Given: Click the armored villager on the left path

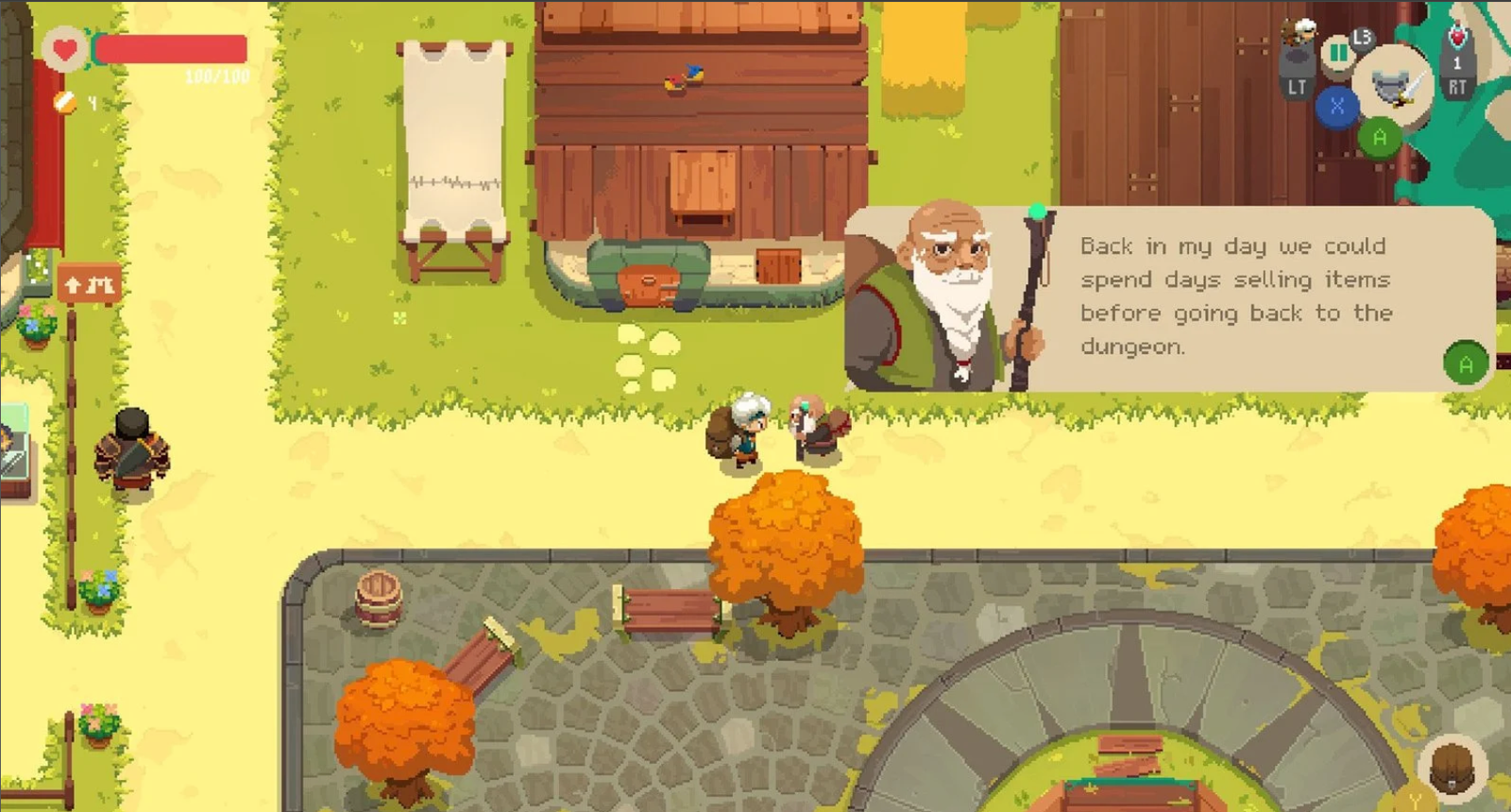Looking at the screenshot, I should coord(132,448).
